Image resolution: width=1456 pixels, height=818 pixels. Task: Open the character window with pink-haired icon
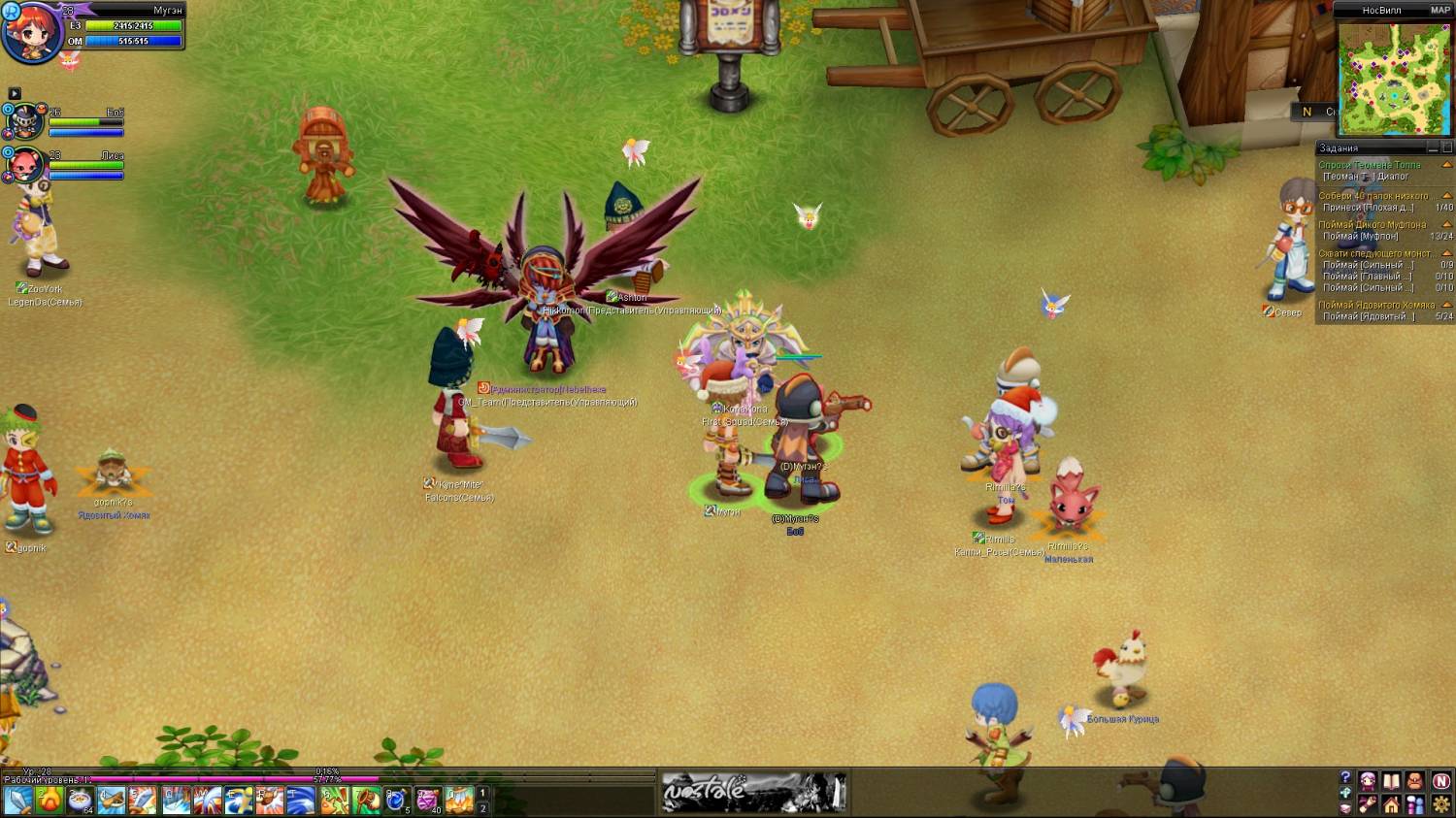[1368, 782]
